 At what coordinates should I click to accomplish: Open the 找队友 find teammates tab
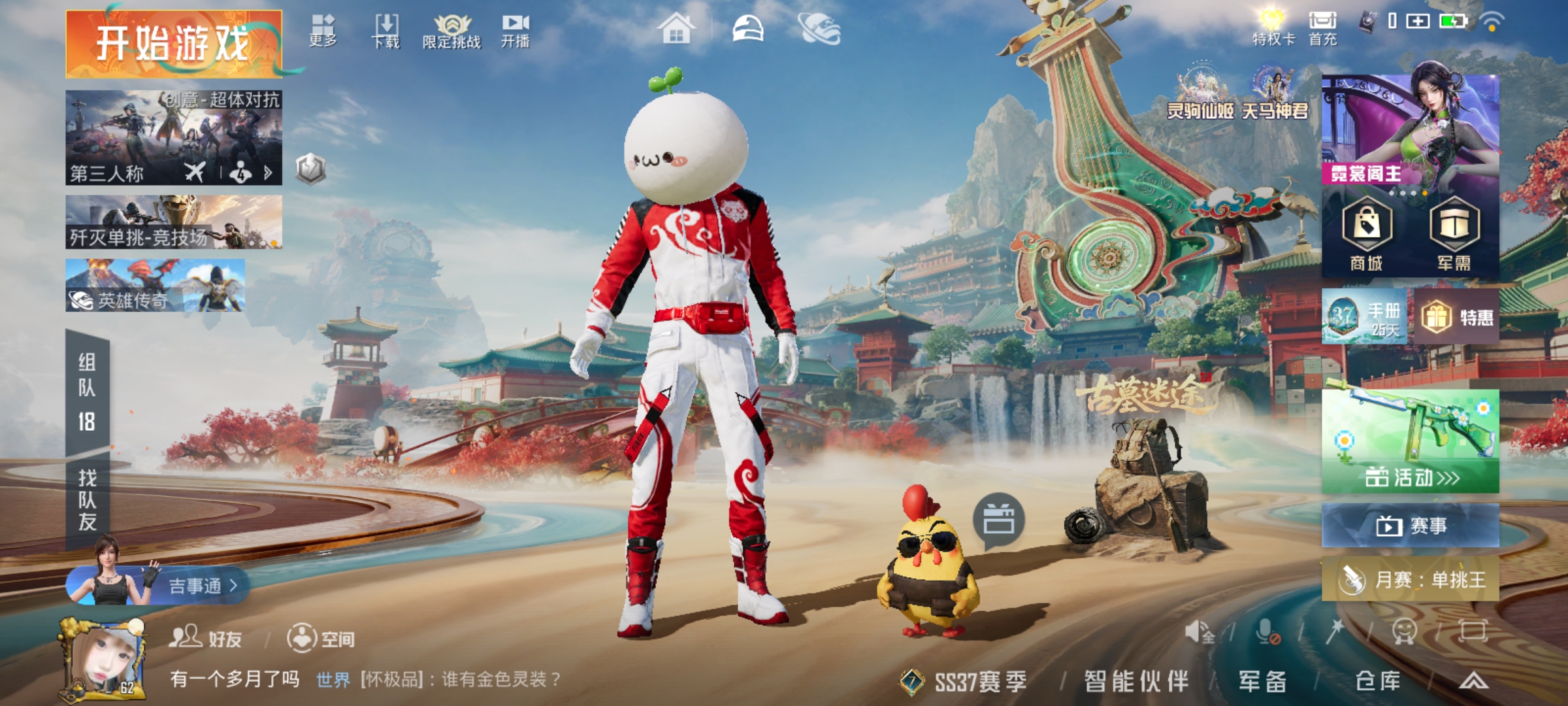click(x=88, y=500)
